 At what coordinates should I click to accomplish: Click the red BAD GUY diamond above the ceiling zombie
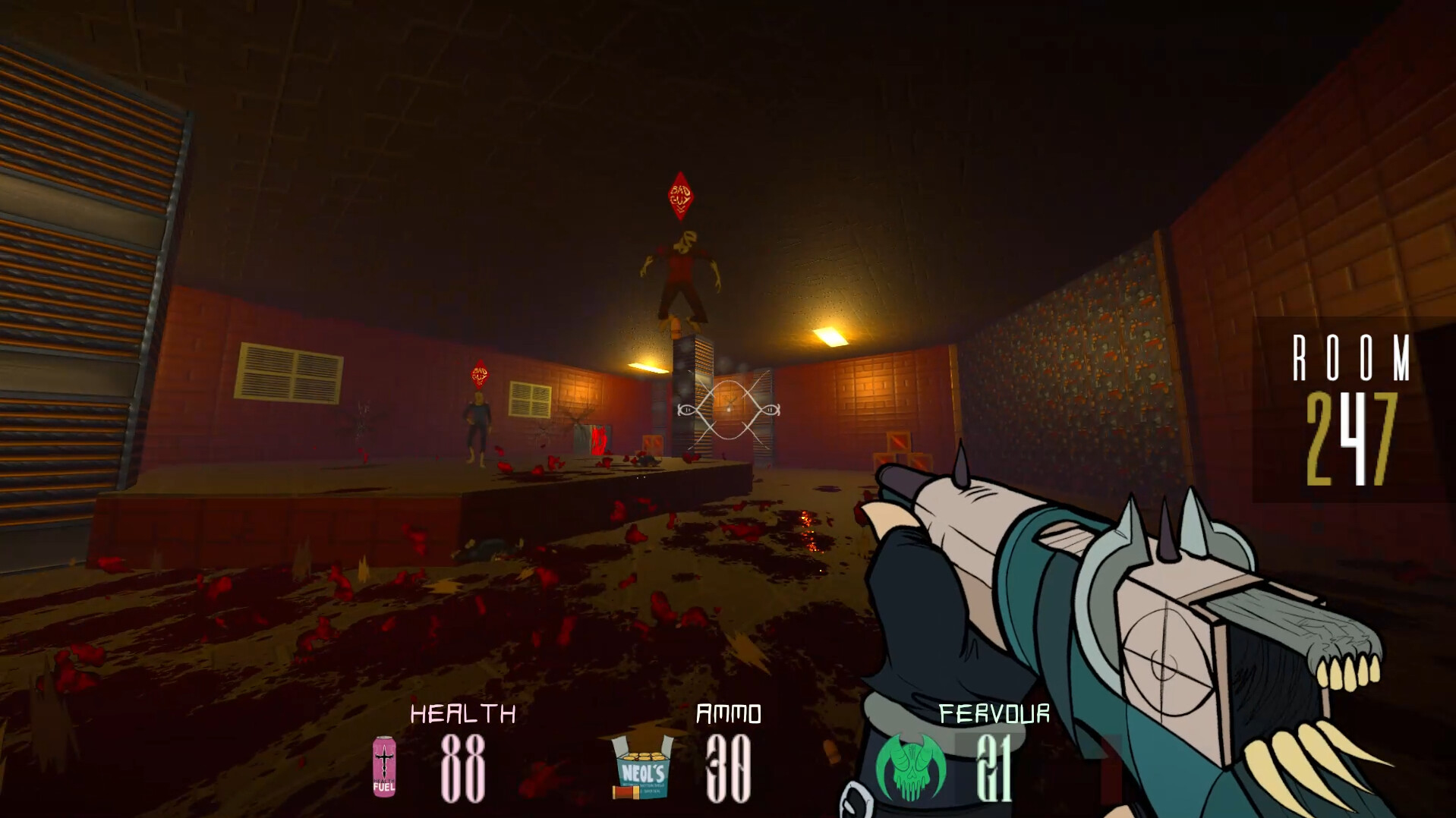pyautogui.click(x=680, y=196)
